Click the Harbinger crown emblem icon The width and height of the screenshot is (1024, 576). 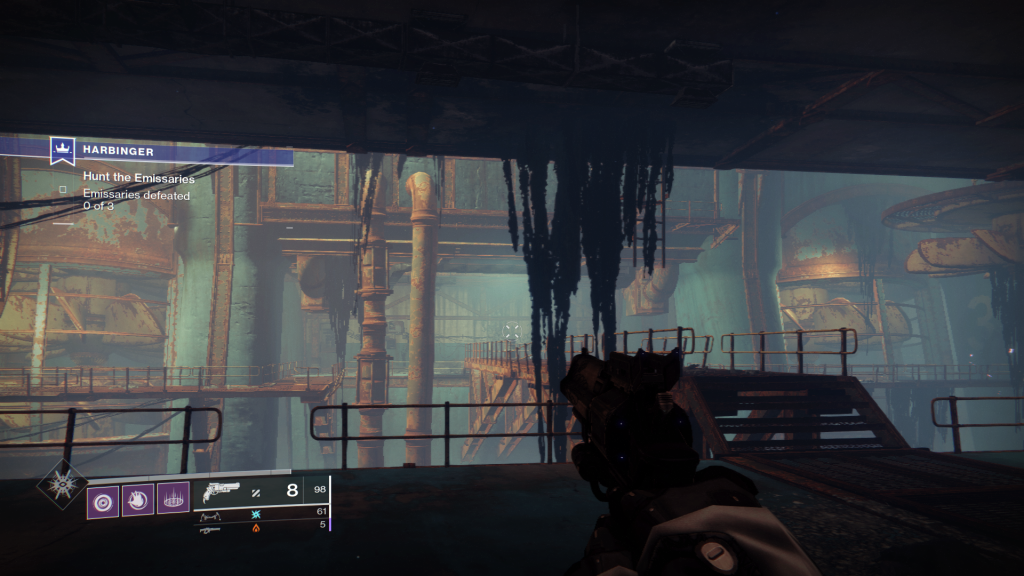click(x=63, y=150)
